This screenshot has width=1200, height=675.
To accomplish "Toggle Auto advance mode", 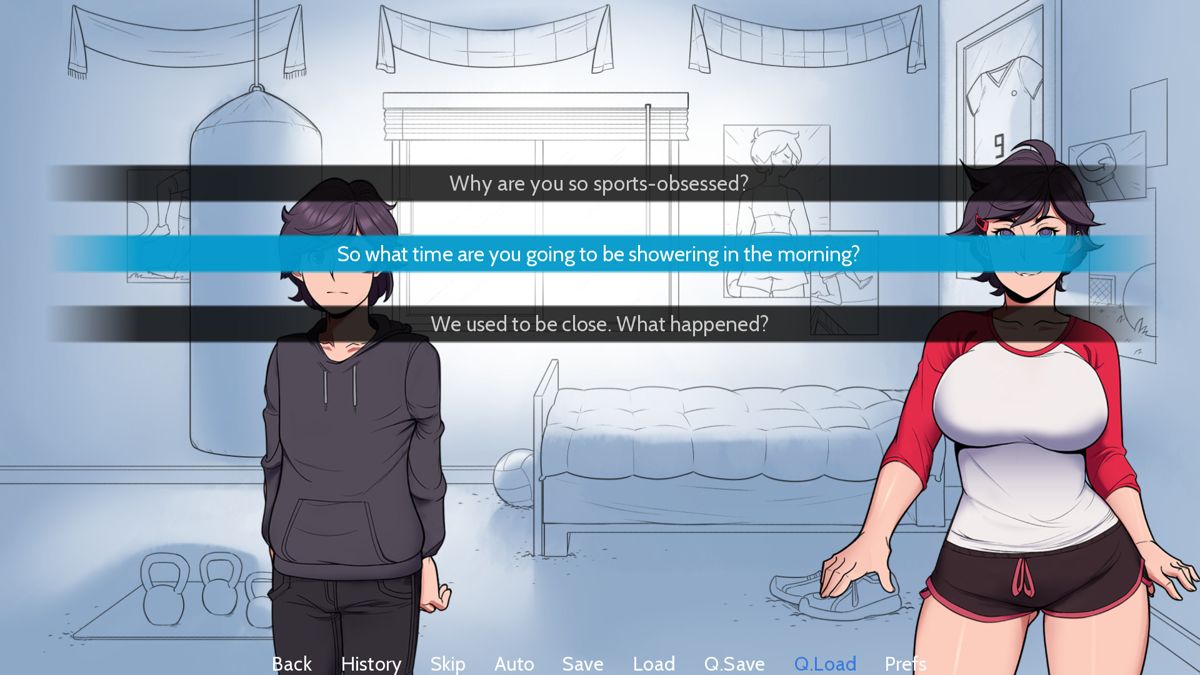I will pos(514,664).
